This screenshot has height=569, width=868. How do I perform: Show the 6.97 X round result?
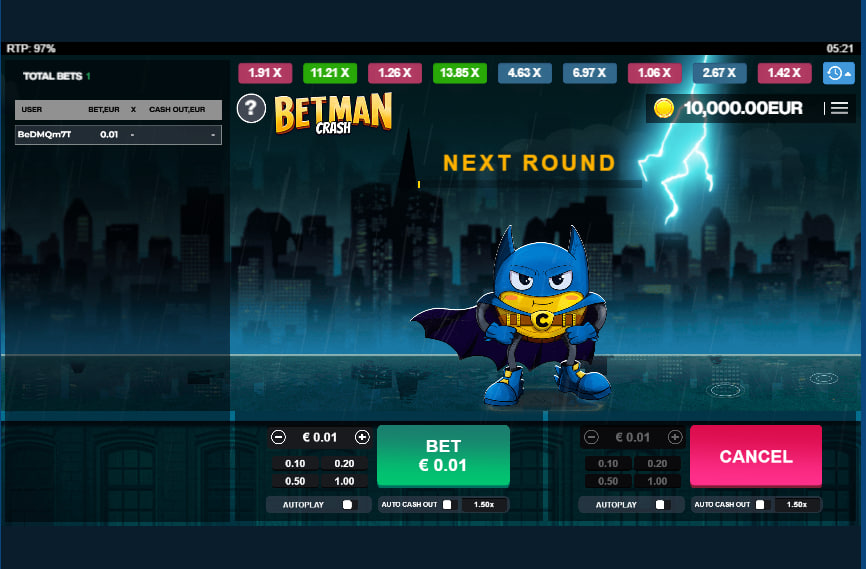pyautogui.click(x=589, y=73)
